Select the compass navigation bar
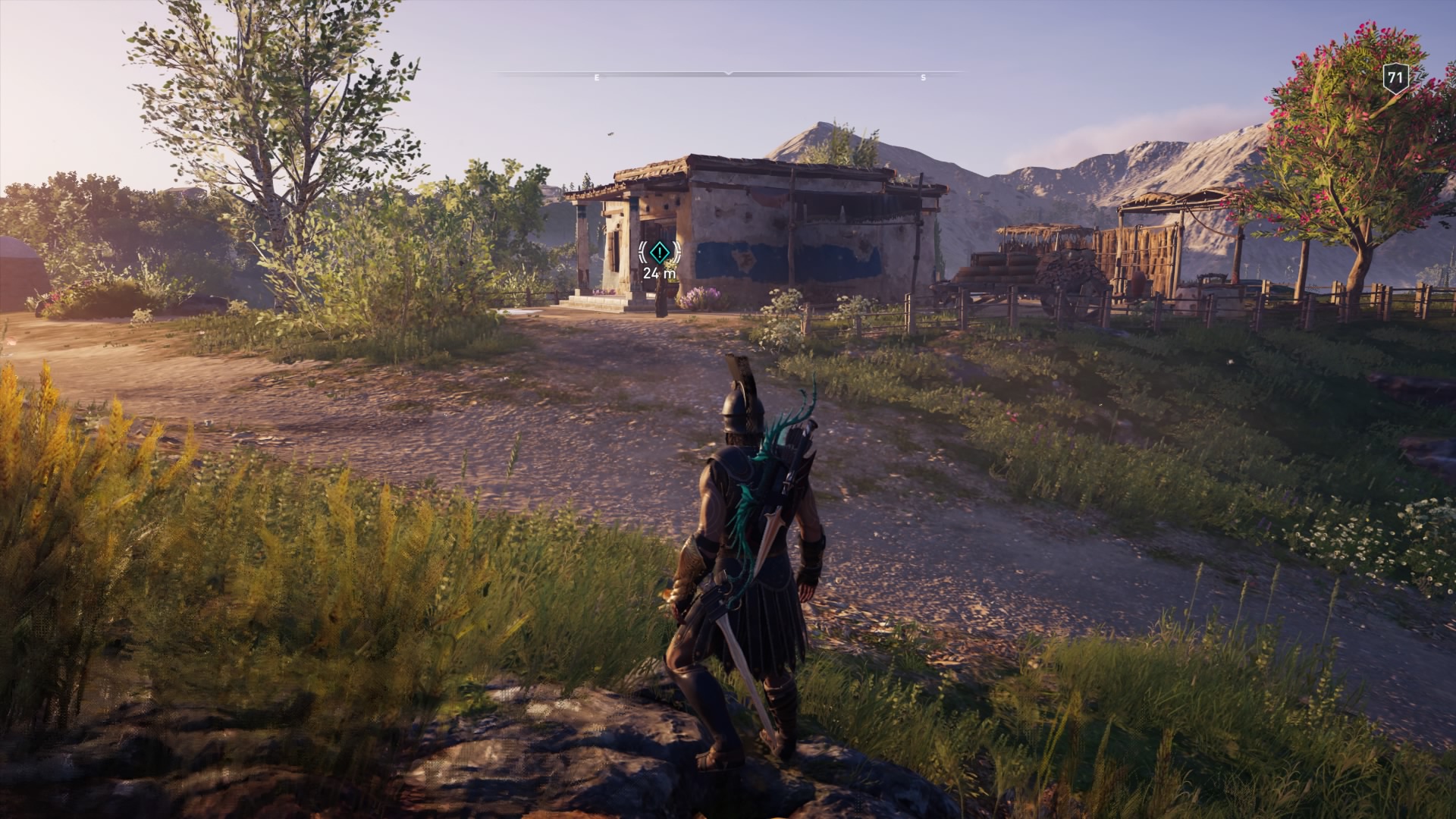1456x819 pixels. tap(728, 77)
